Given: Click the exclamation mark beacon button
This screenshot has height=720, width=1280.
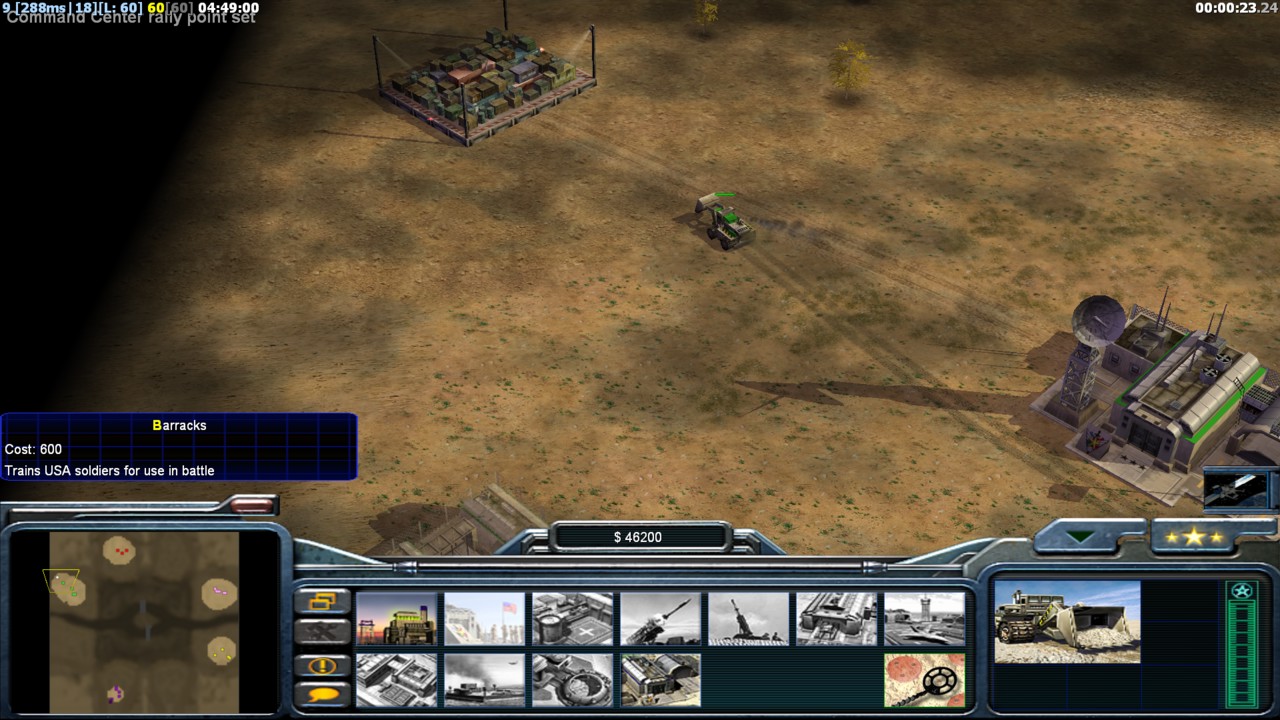Looking at the screenshot, I should coord(322,665).
